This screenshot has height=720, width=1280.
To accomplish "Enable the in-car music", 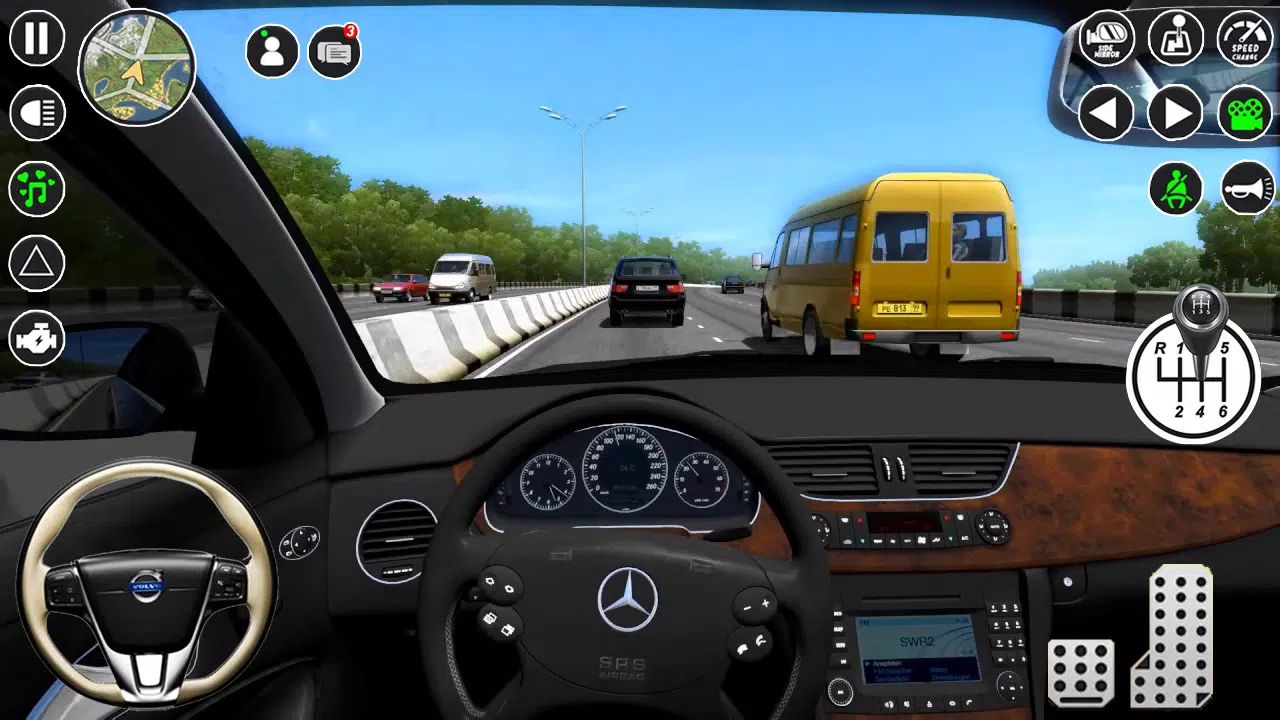I will pyautogui.click(x=36, y=188).
